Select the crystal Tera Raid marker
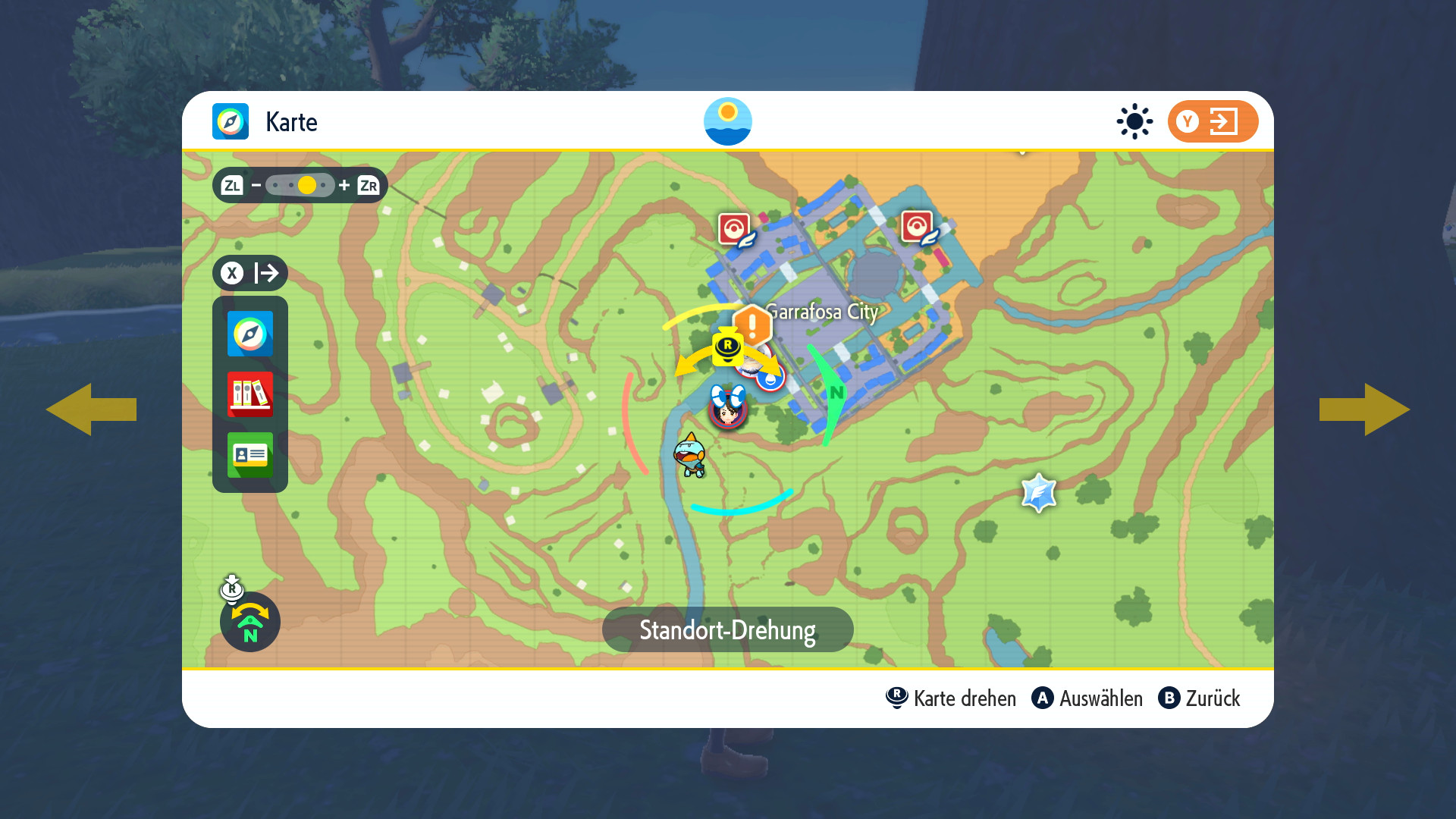Image resolution: width=1456 pixels, height=819 pixels. 1038,494
